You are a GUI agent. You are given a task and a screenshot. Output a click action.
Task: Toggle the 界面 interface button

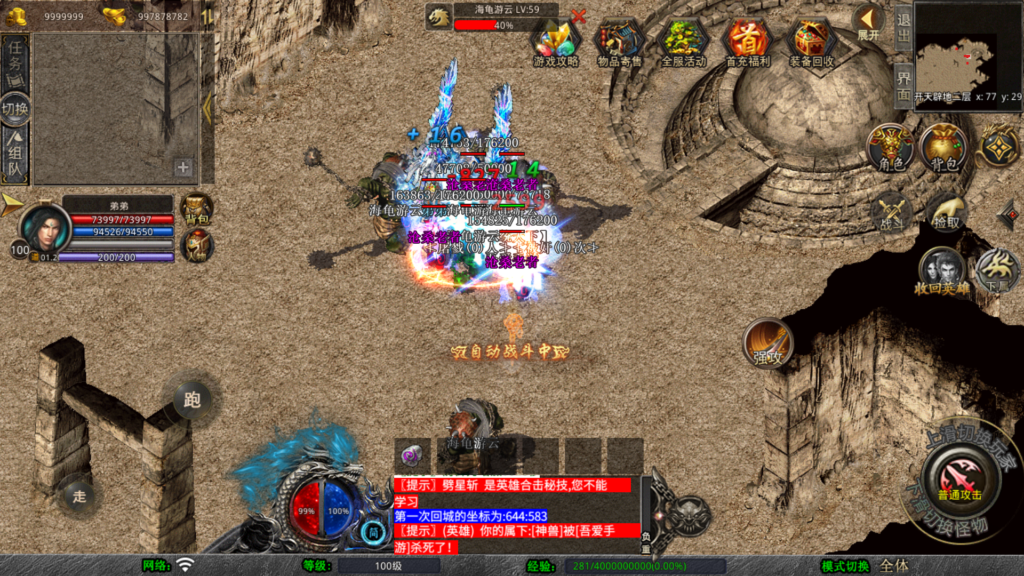pyautogui.click(x=902, y=80)
